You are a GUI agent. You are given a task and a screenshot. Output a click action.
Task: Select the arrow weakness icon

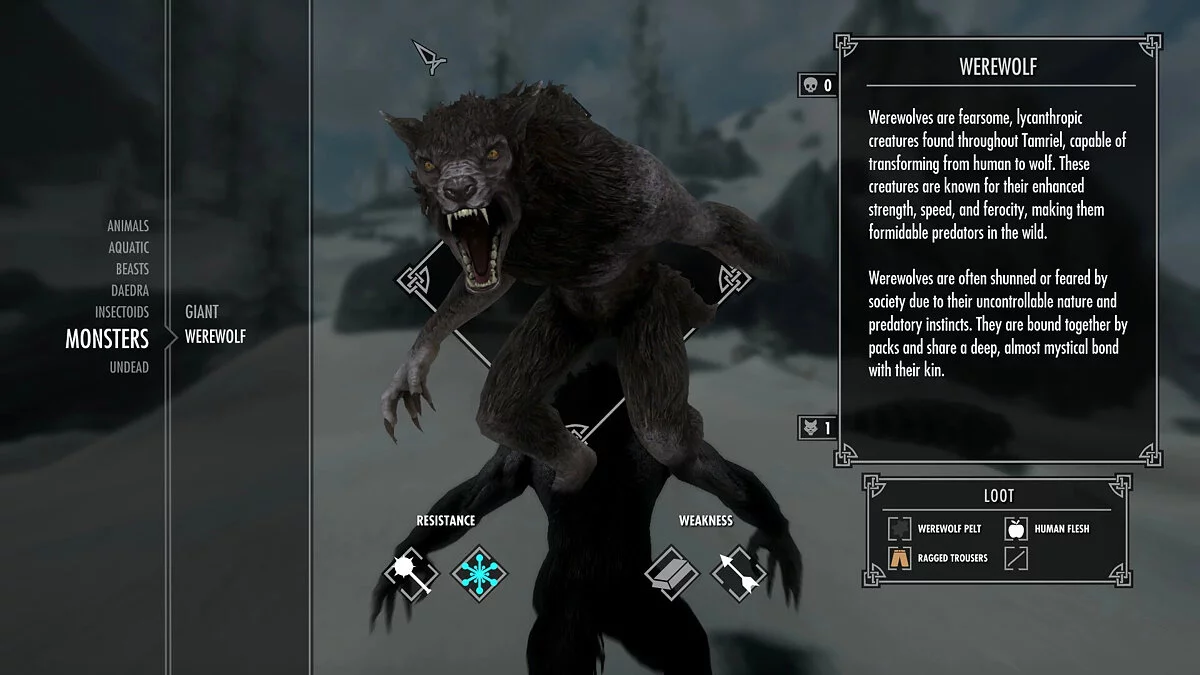click(x=738, y=574)
